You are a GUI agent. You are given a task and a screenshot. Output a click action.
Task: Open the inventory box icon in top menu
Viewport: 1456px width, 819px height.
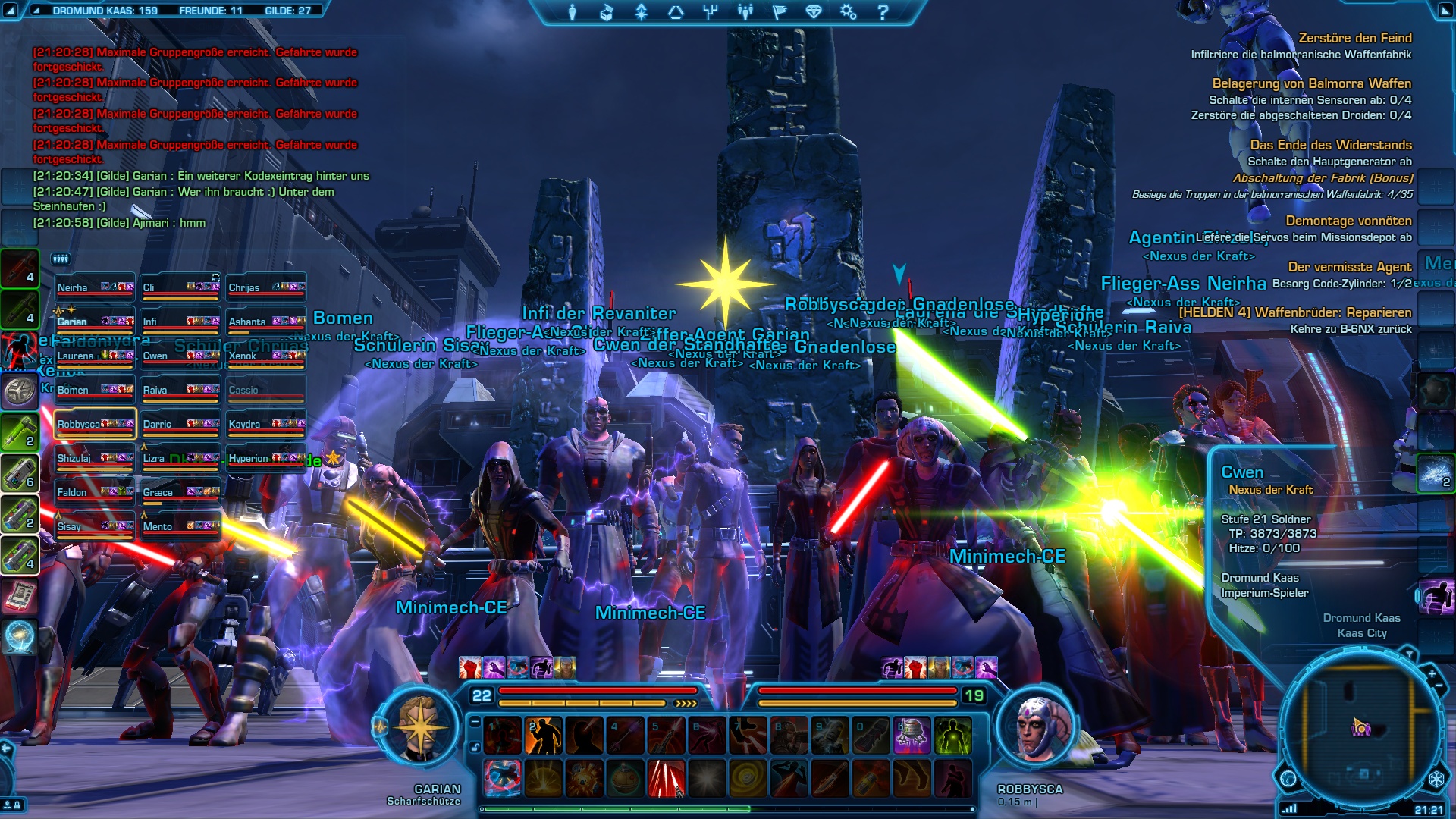(606, 12)
